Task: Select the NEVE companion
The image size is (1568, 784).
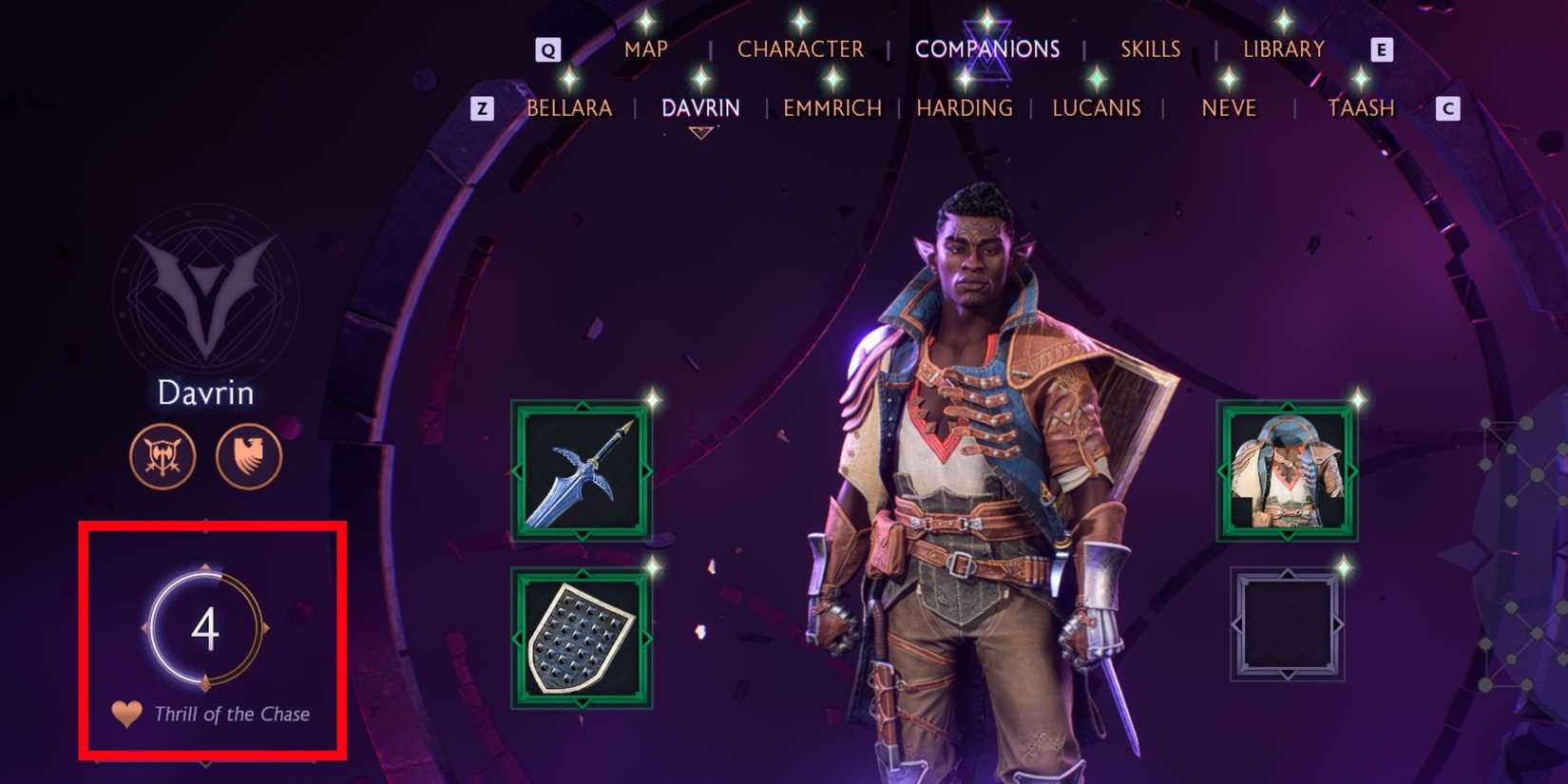Action: pos(1230,108)
